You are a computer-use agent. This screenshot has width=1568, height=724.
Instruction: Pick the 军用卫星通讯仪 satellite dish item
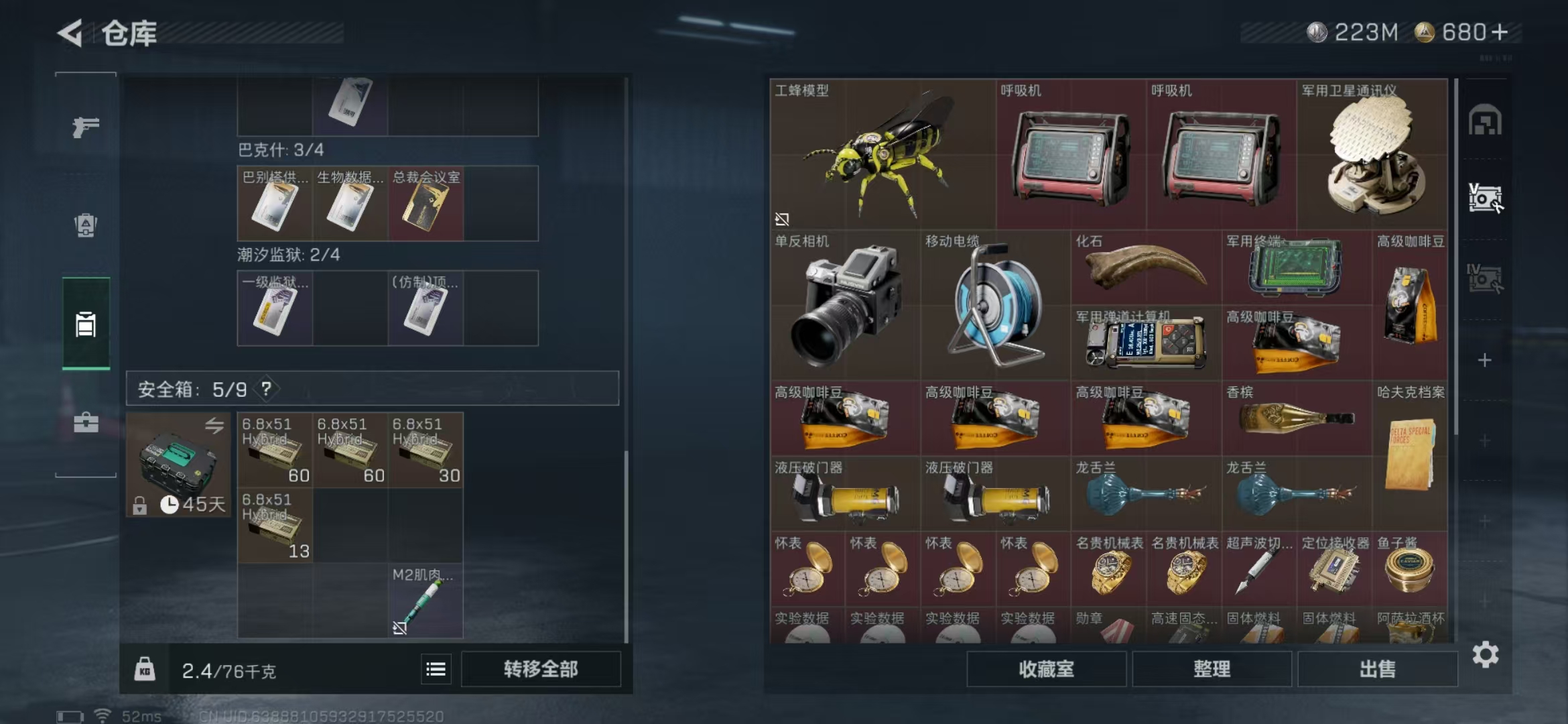tap(1372, 156)
